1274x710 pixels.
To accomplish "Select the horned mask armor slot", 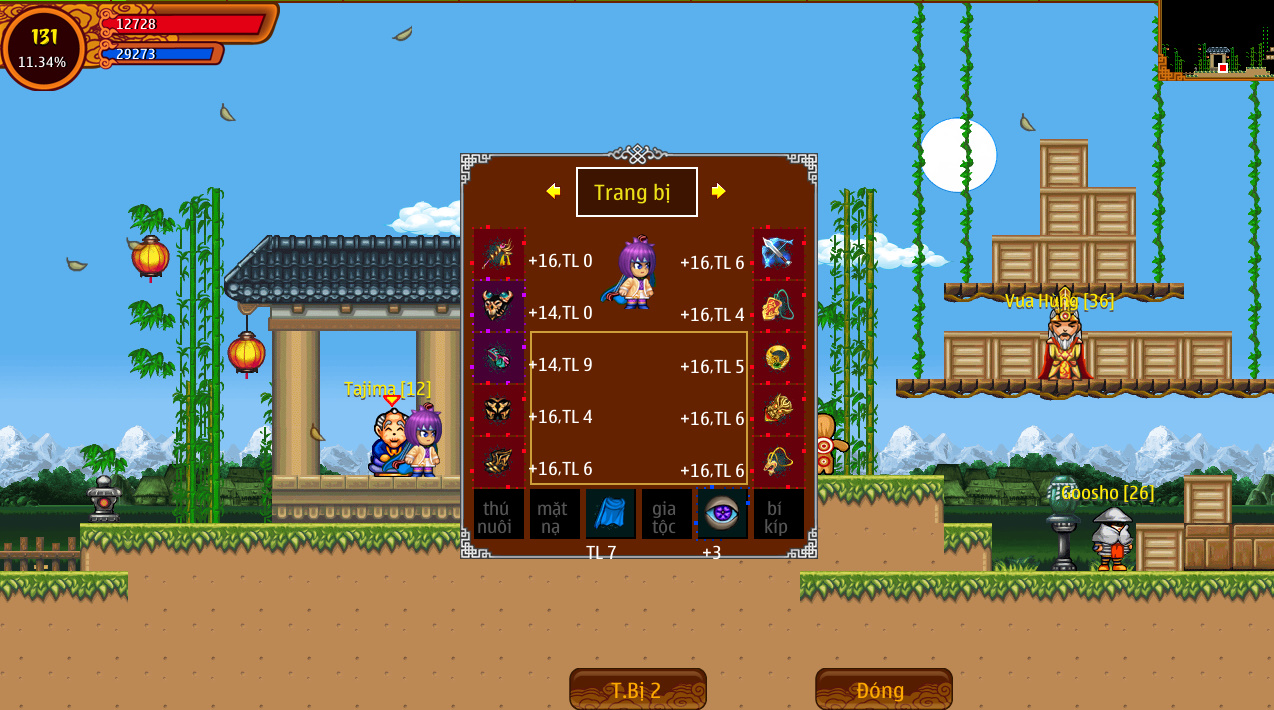I will 498,306.
